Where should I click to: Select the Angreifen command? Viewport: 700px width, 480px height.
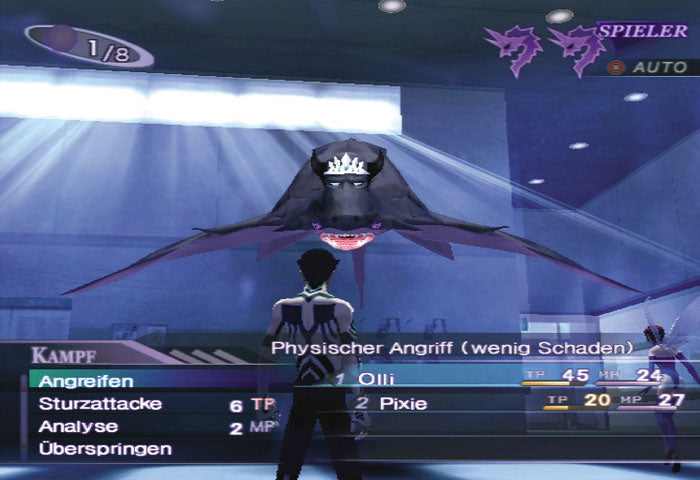86,381
